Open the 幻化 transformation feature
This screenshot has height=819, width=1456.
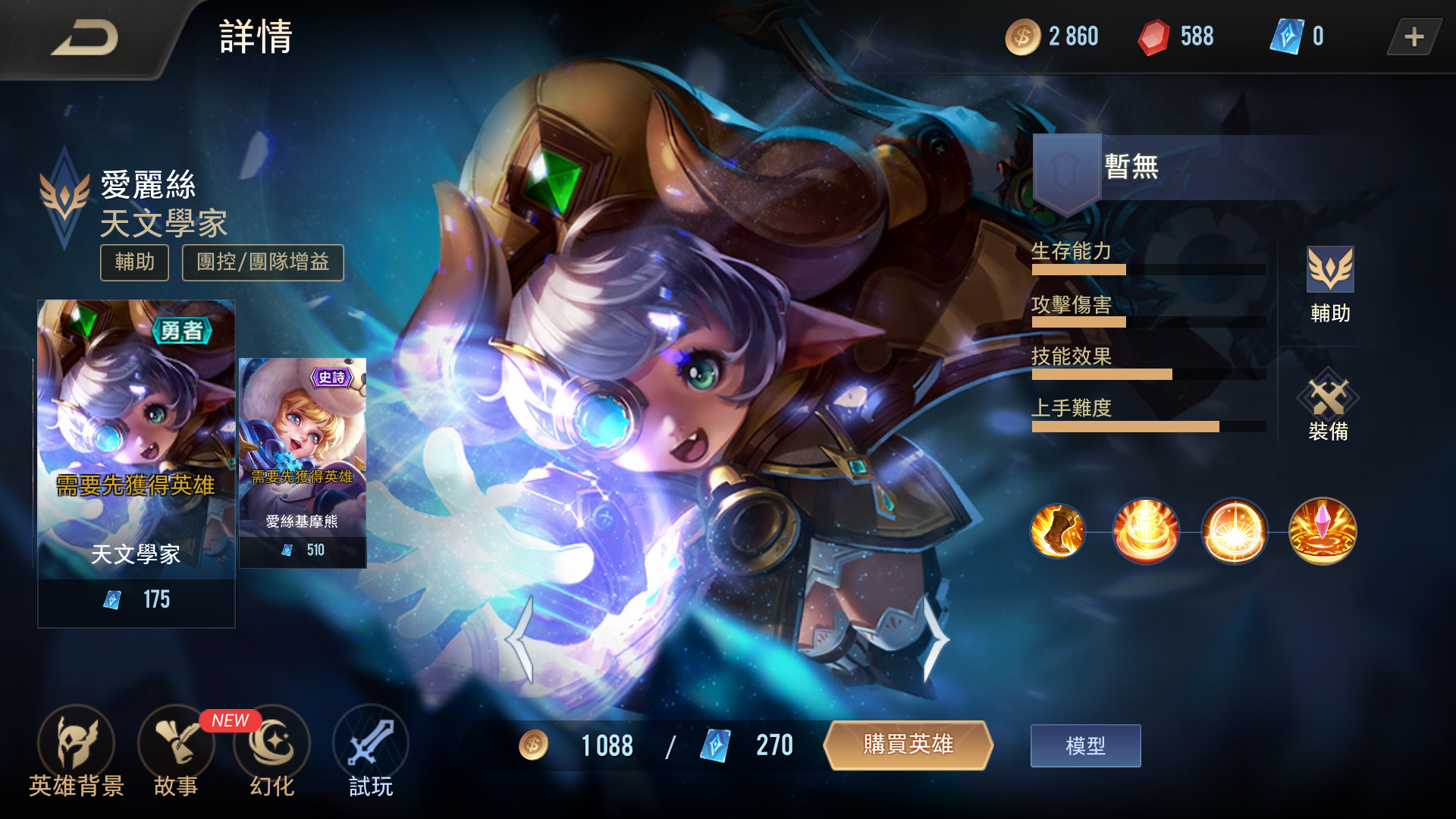pyautogui.click(x=272, y=751)
